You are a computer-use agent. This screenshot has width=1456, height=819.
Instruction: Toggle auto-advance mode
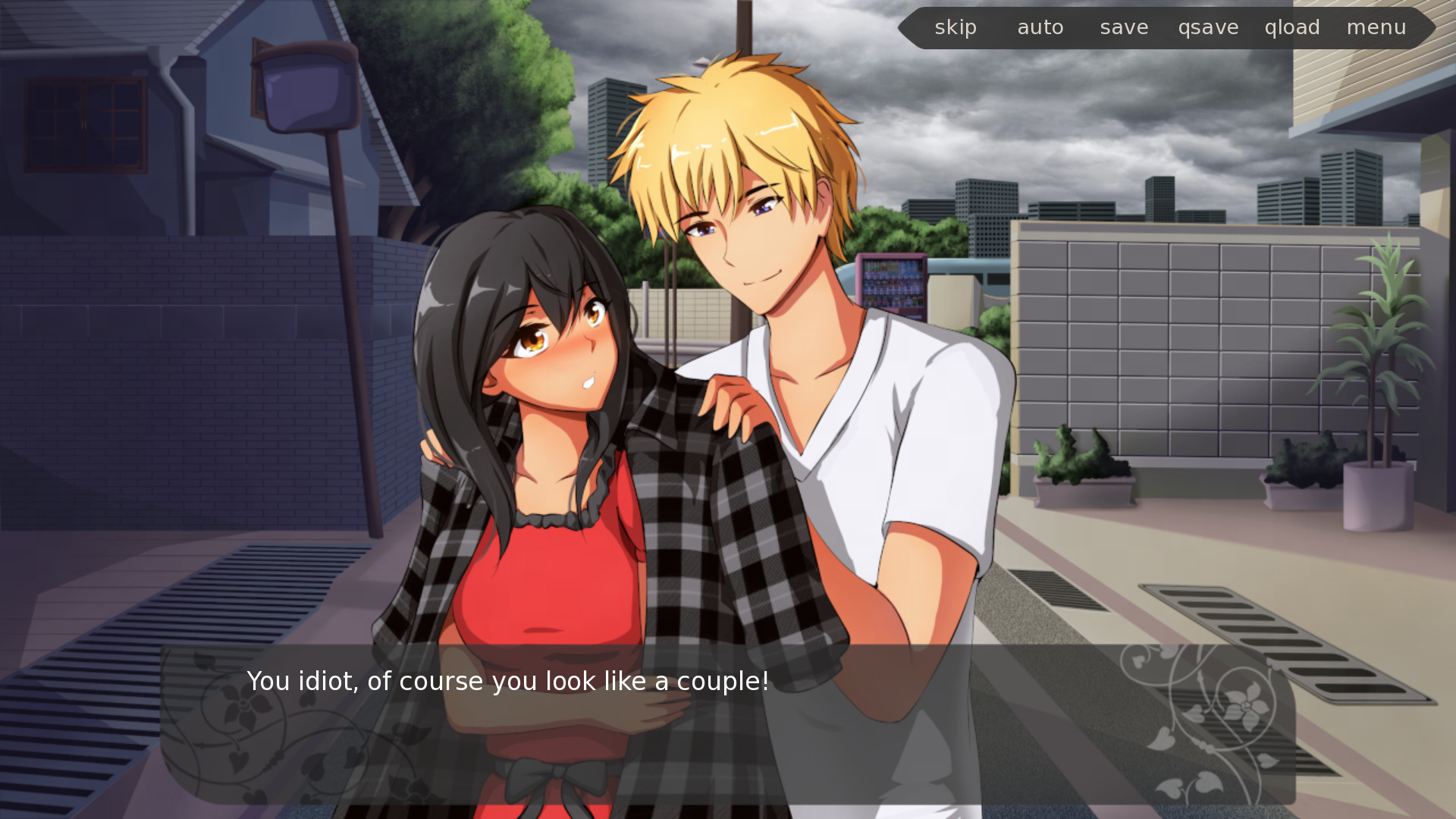(x=1040, y=27)
